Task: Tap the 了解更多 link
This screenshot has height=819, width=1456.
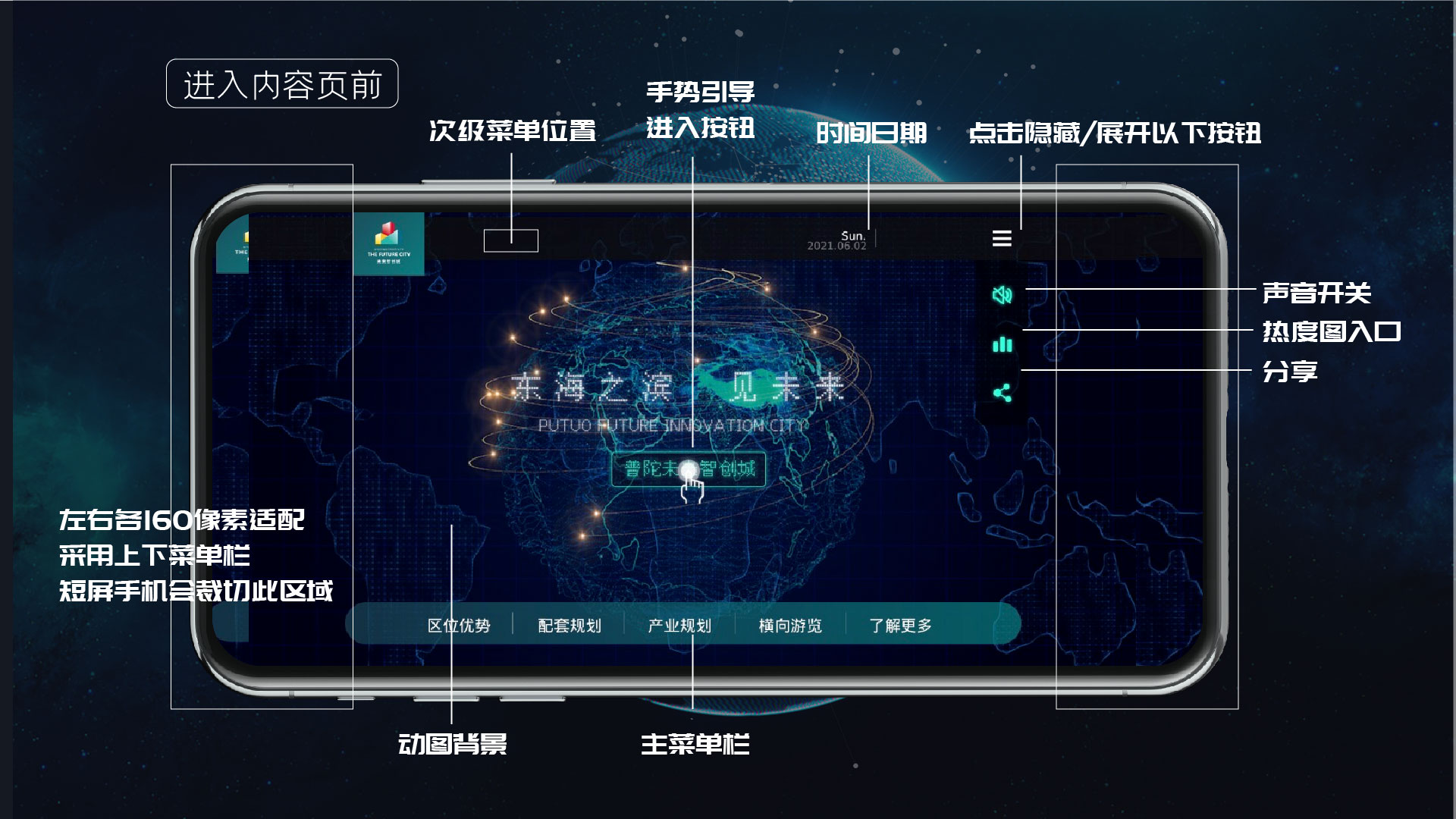Action: (901, 625)
